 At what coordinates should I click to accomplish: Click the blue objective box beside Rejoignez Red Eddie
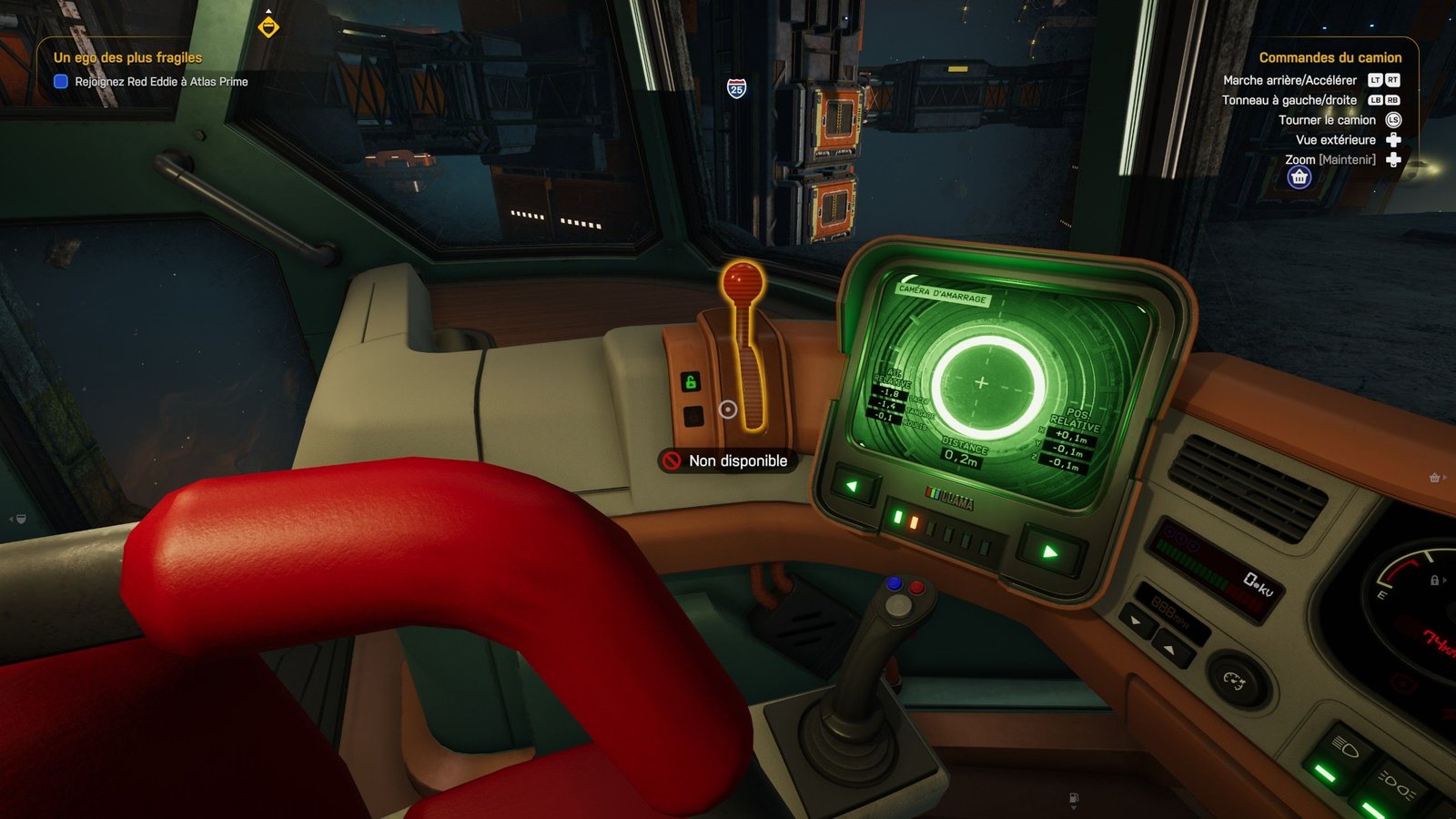[x=61, y=82]
